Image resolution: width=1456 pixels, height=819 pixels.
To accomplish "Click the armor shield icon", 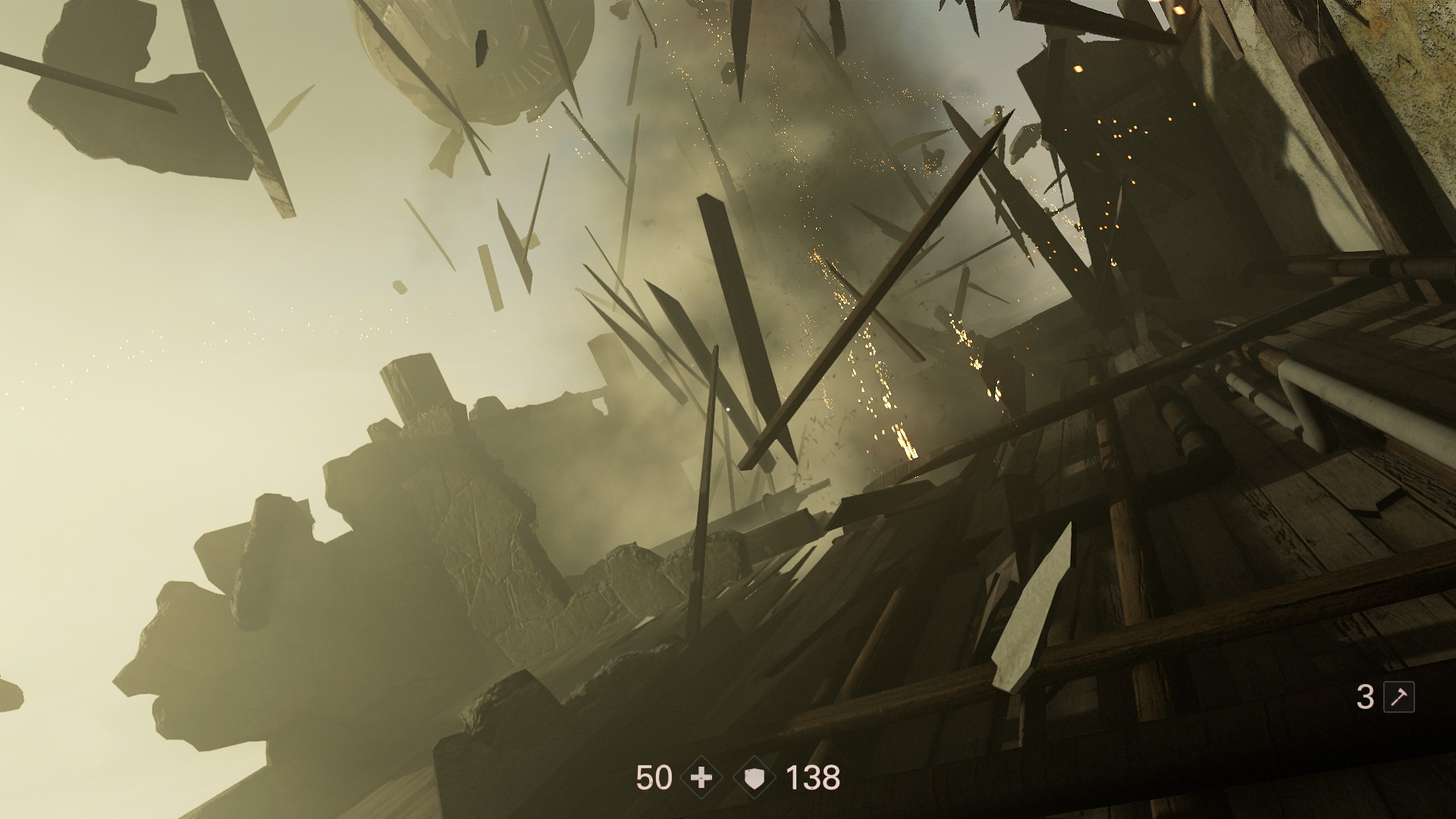I will (755, 778).
